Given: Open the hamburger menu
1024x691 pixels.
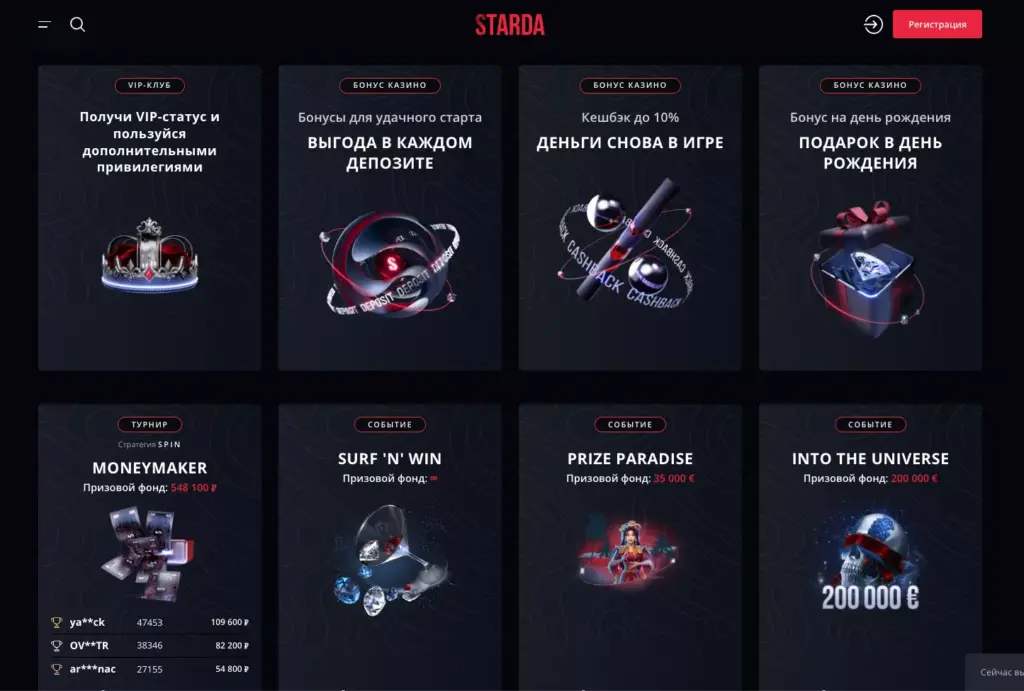Looking at the screenshot, I should (44, 25).
